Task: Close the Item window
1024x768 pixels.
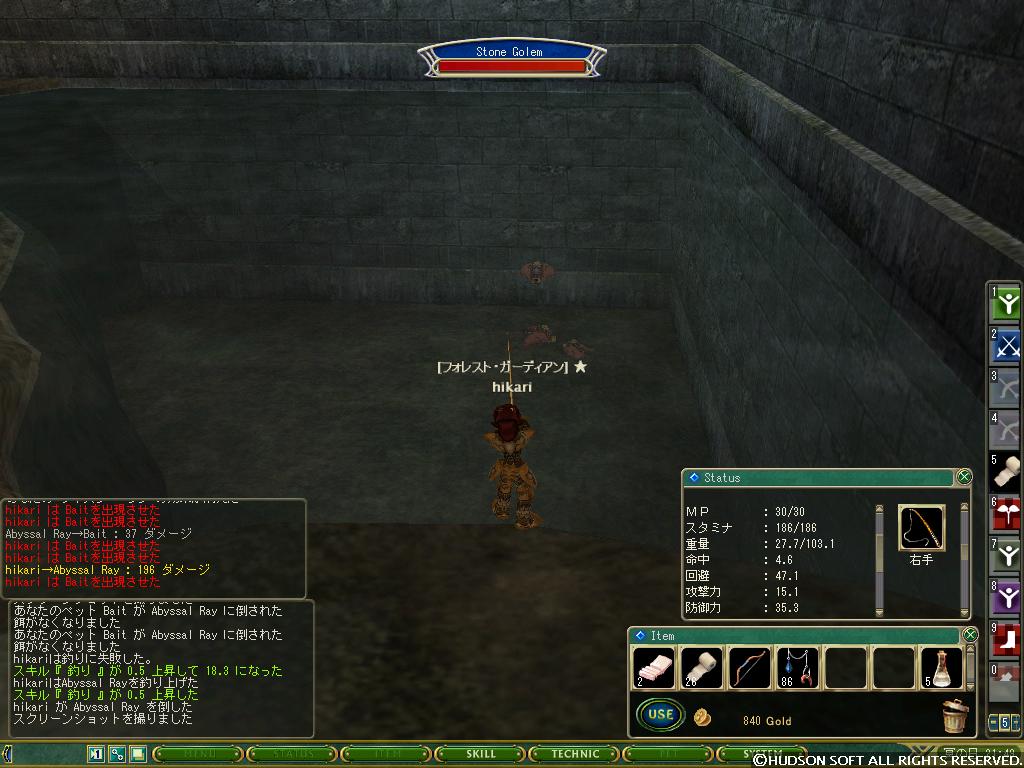Action: click(x=969, y=635)
